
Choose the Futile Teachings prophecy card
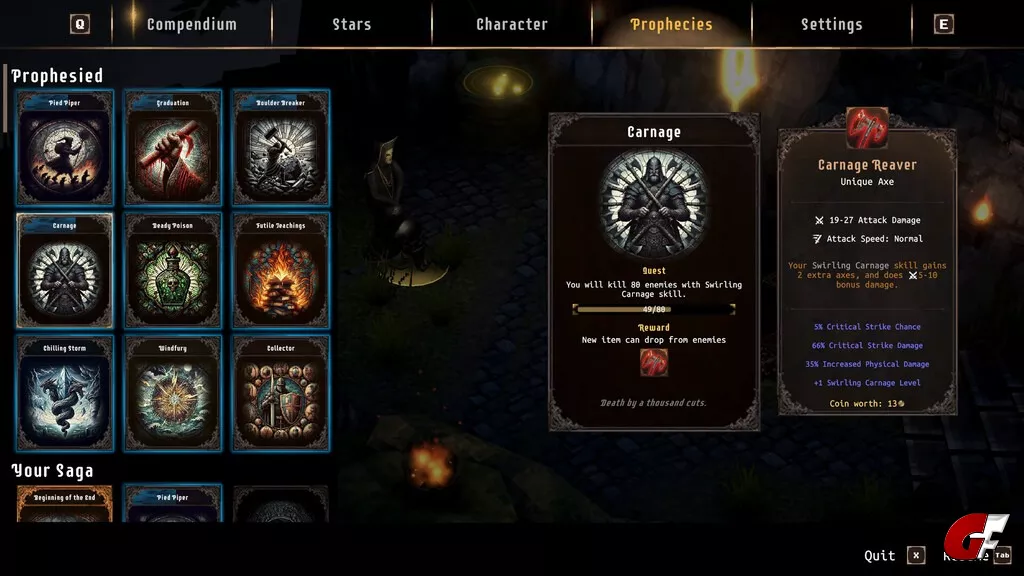281,271
